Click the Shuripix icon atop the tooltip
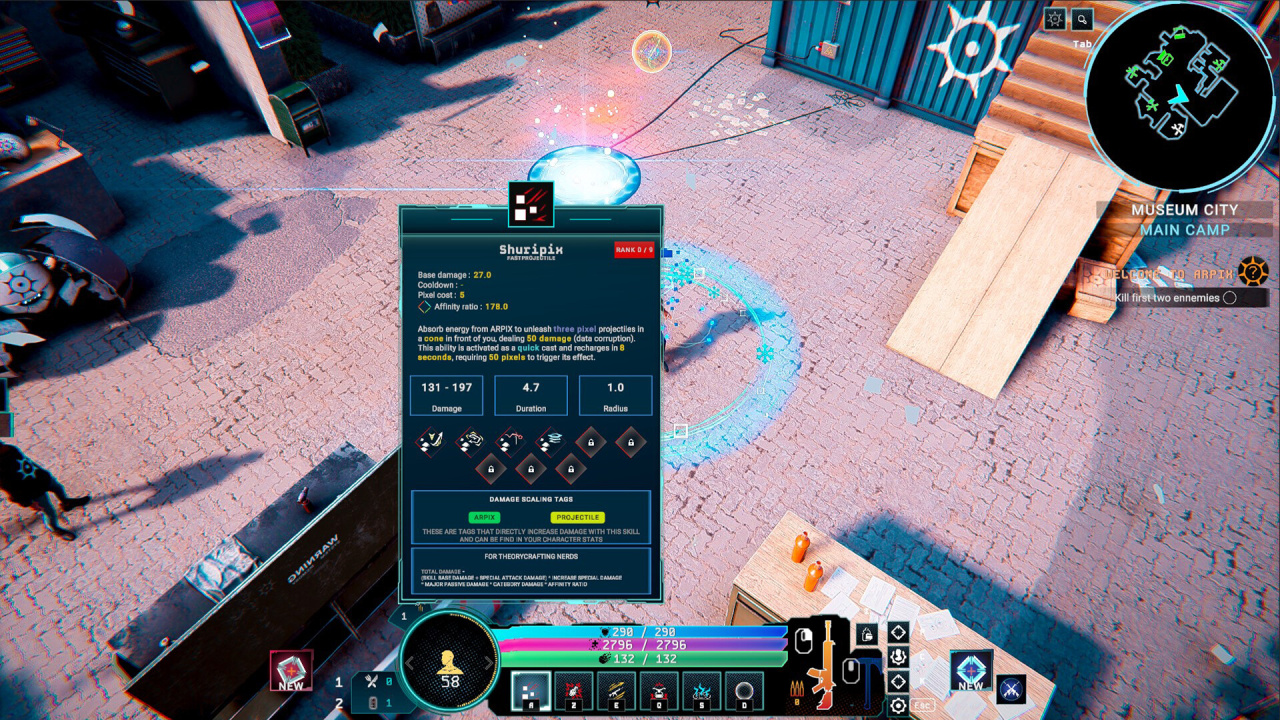This screenshot has height=720, width=1280. [531, 204]
